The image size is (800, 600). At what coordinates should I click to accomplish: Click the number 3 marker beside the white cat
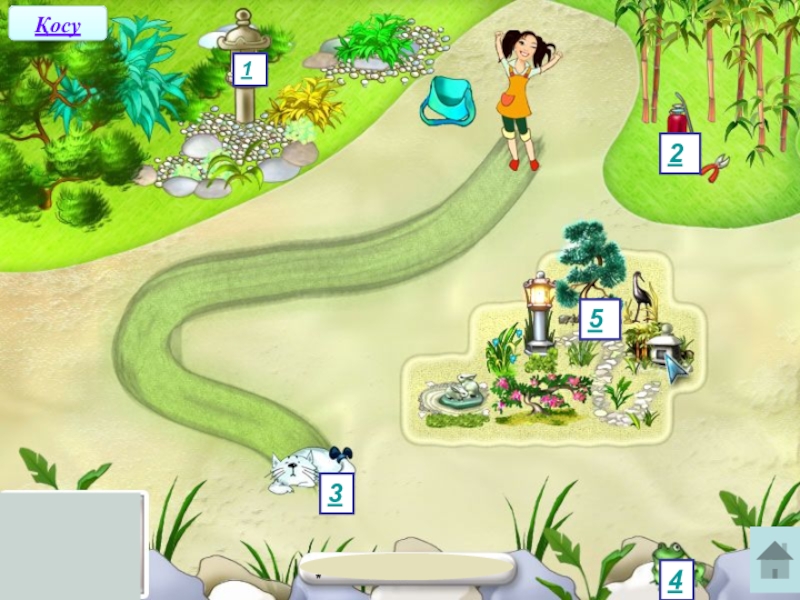click(x=336, y=493)
